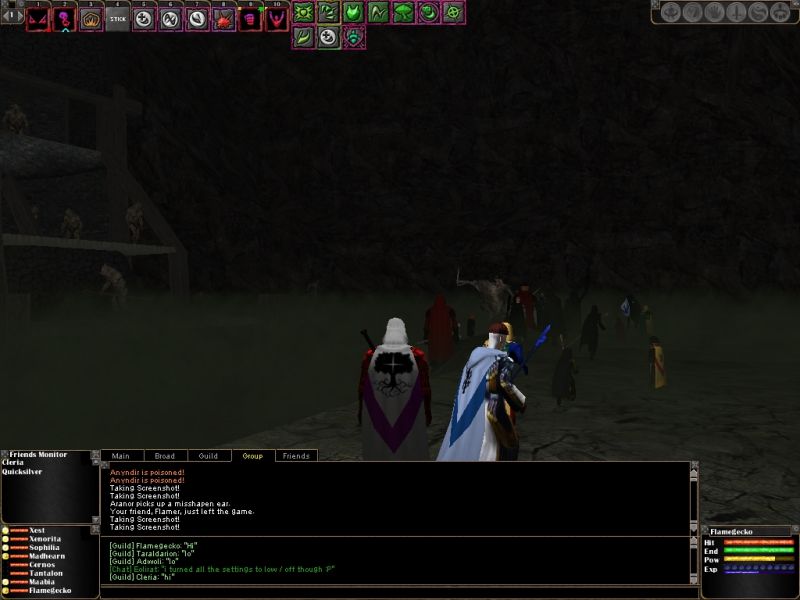Trigger the crown icon in slot 3

click(91, 18)
